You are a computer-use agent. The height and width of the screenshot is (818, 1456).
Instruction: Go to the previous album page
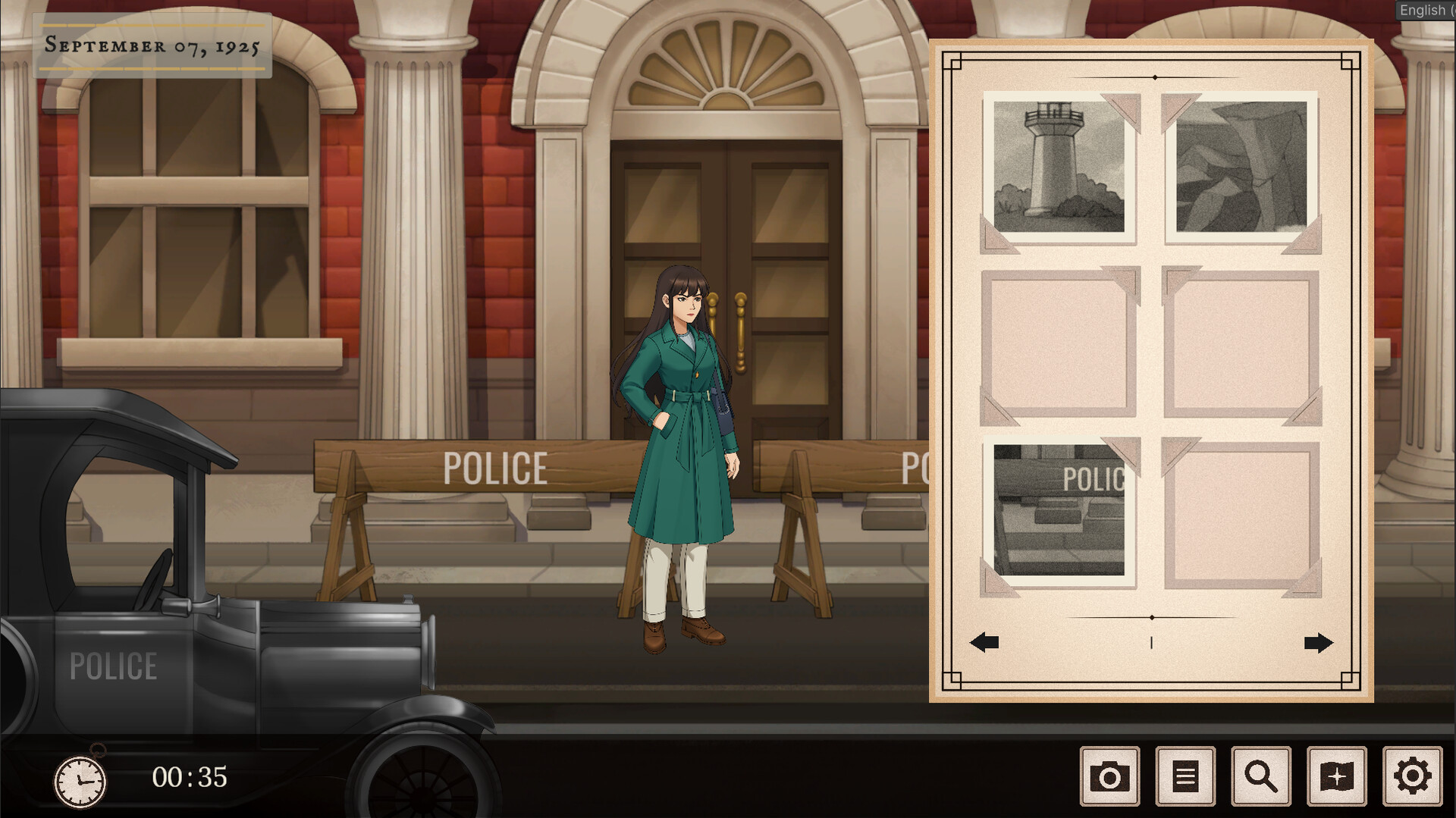point(984,643)
